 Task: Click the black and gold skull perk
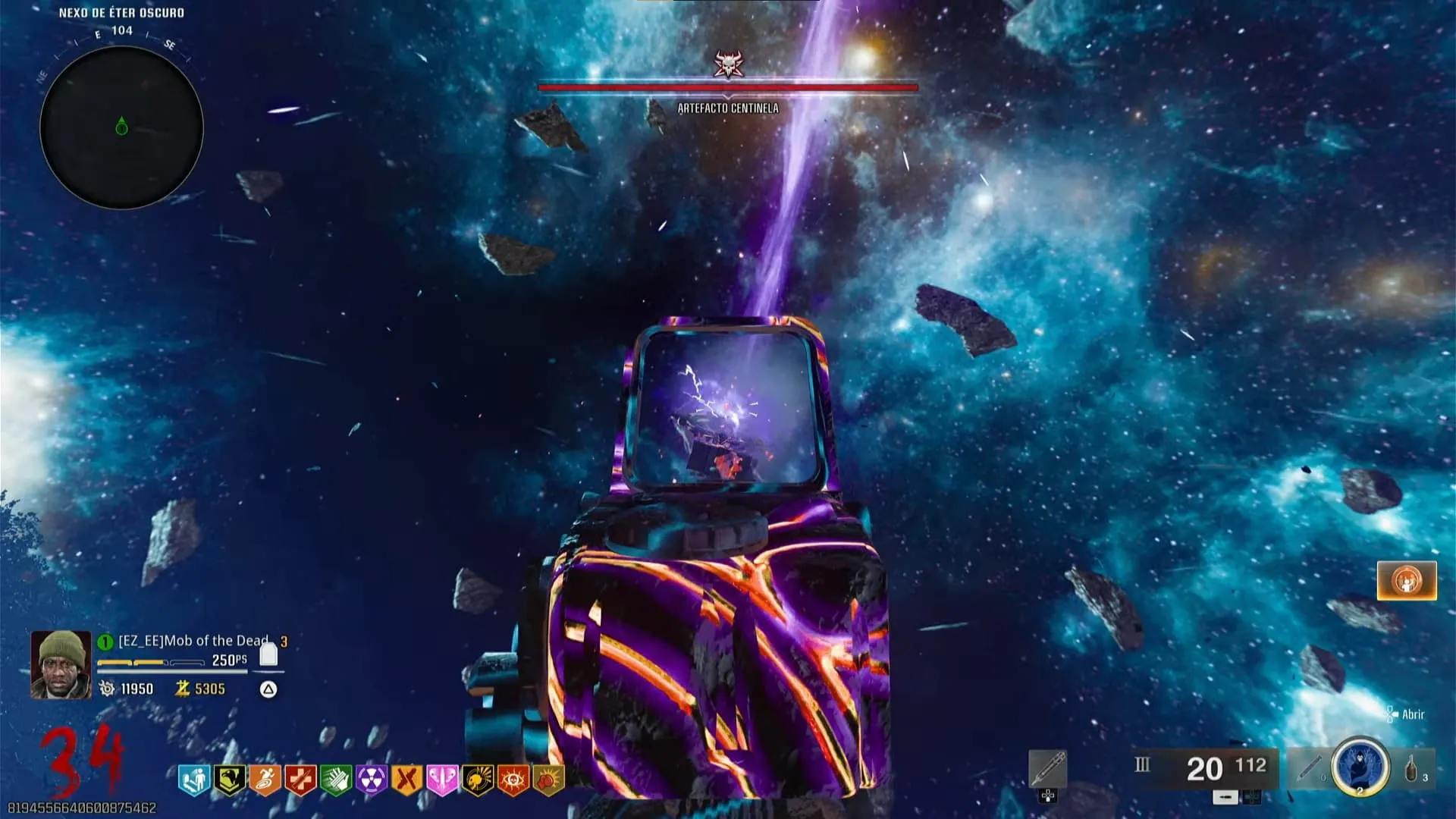(x=478, y=779)
